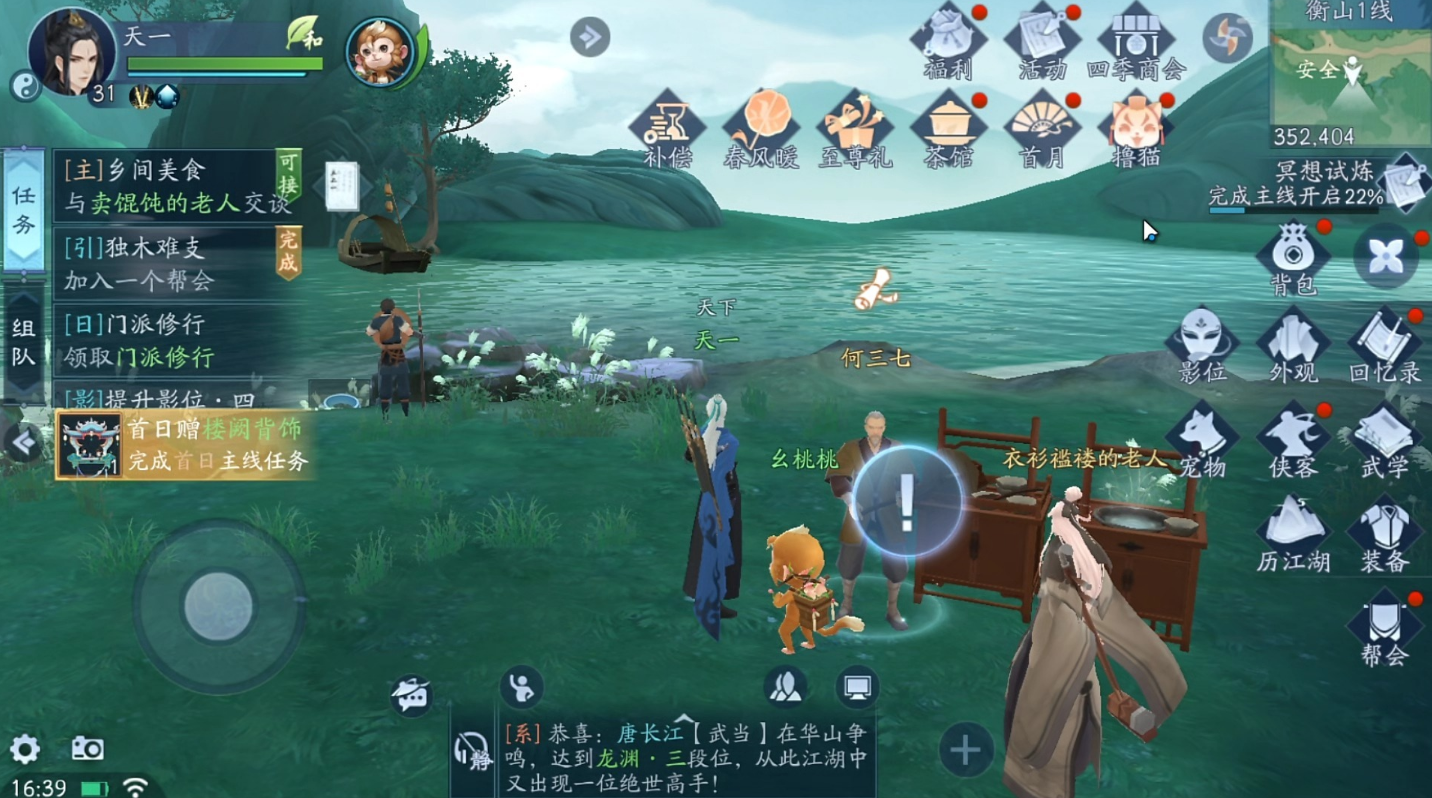Image resolution: width=1432 pixels, height=798 pixels.
Task: Open the 武学 martial arts menu
Action: point(1385,438)
